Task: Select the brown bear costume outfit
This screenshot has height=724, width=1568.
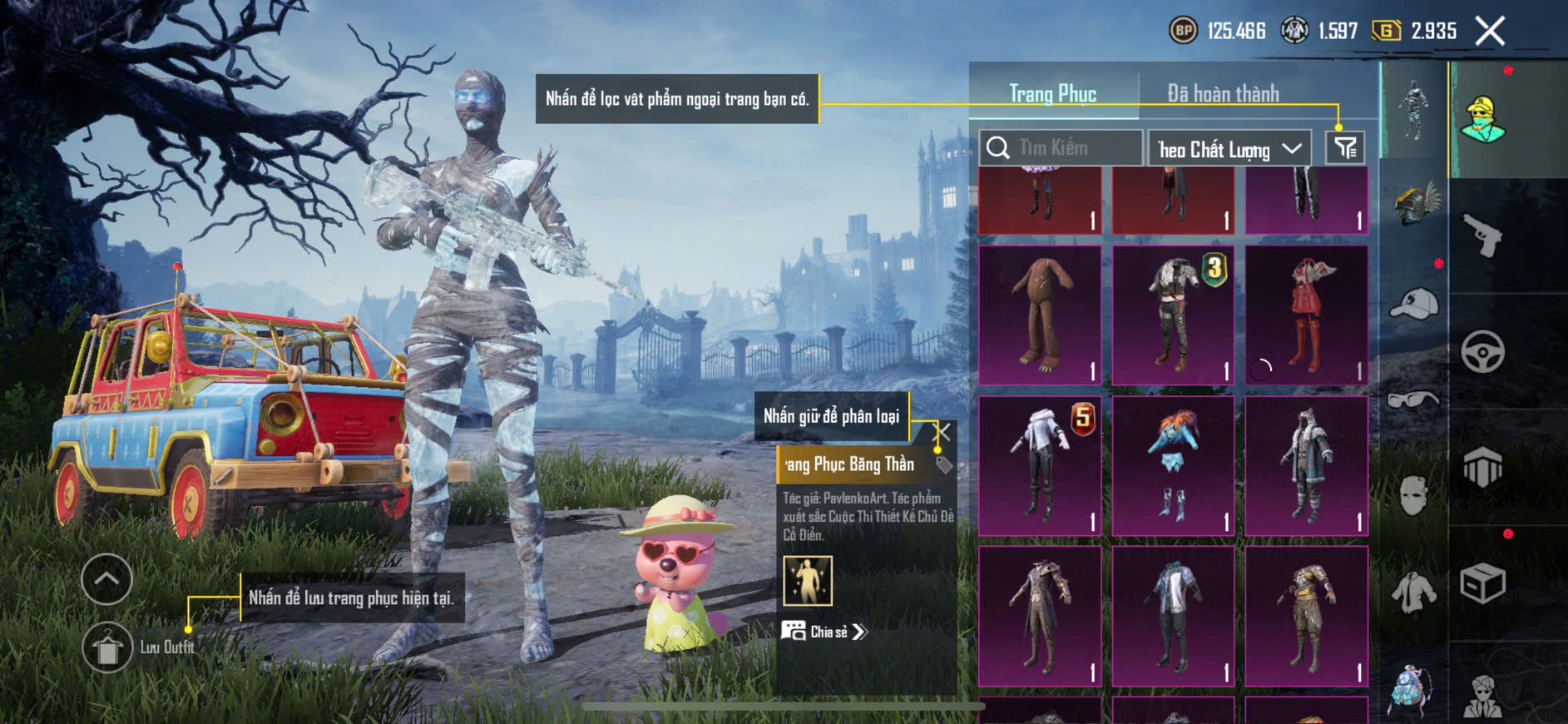Action: click(x=1040, y=315)
